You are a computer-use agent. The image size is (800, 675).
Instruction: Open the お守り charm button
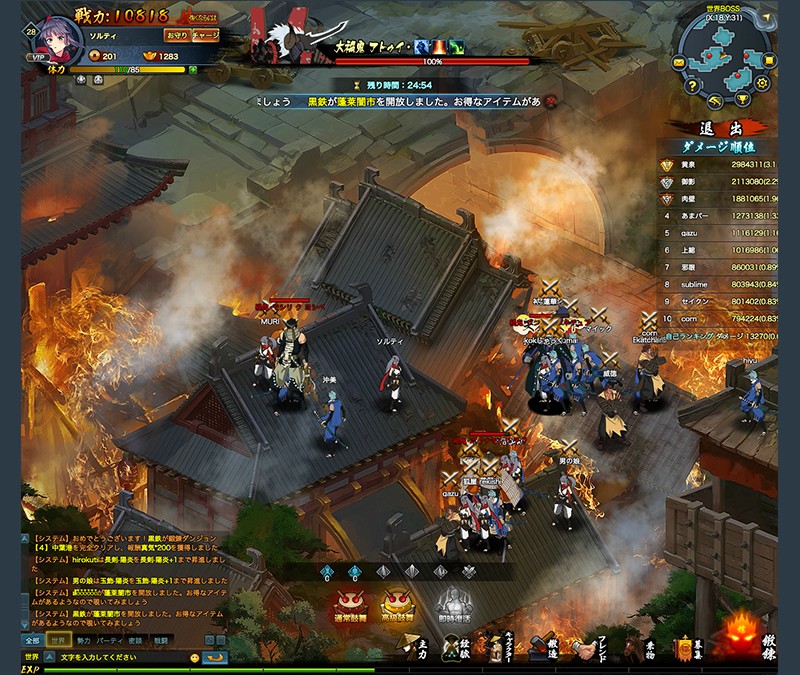(x=177, y=34)
